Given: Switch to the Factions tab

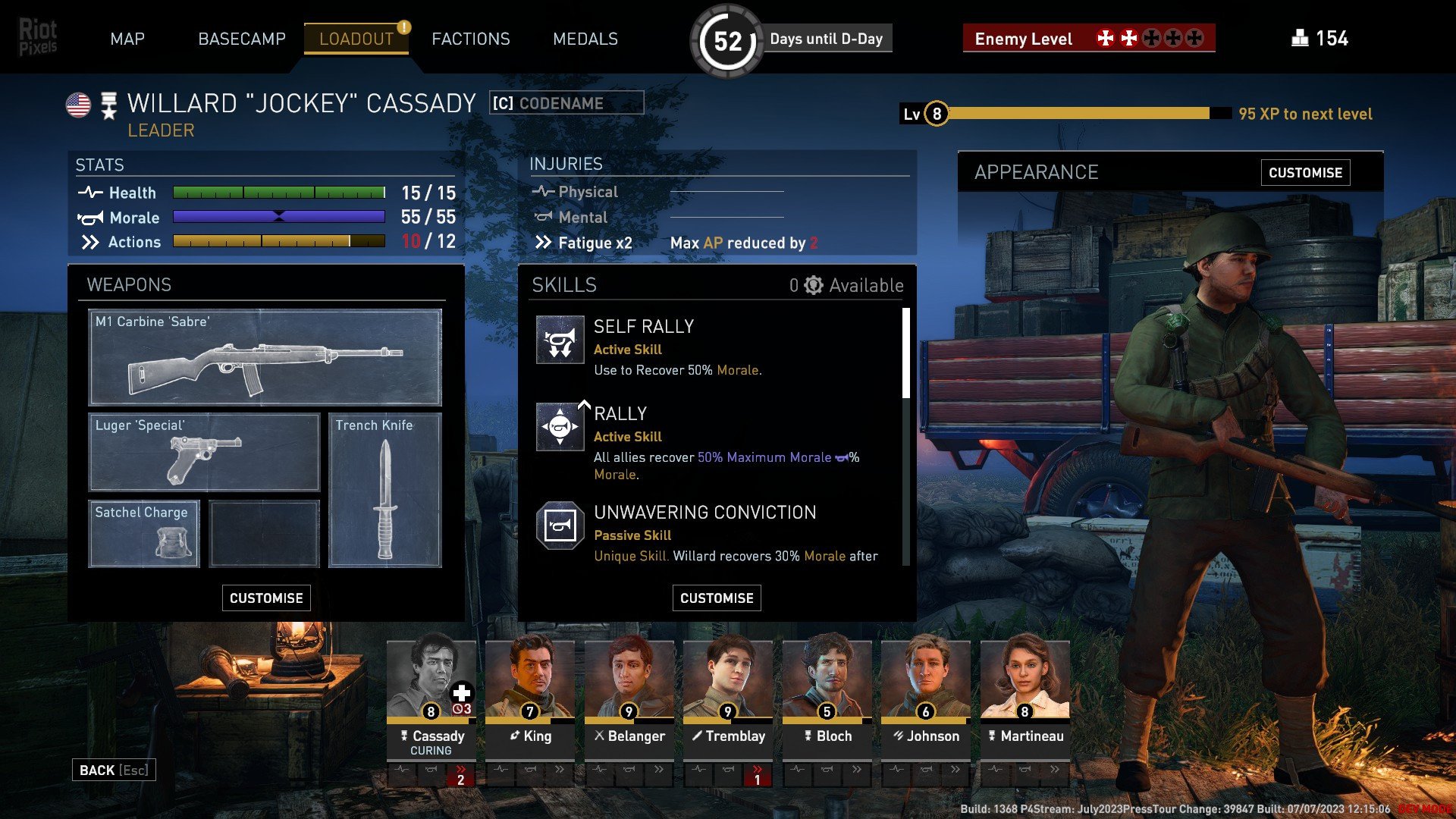Looking at the screenshot, I should click(470, 39).
